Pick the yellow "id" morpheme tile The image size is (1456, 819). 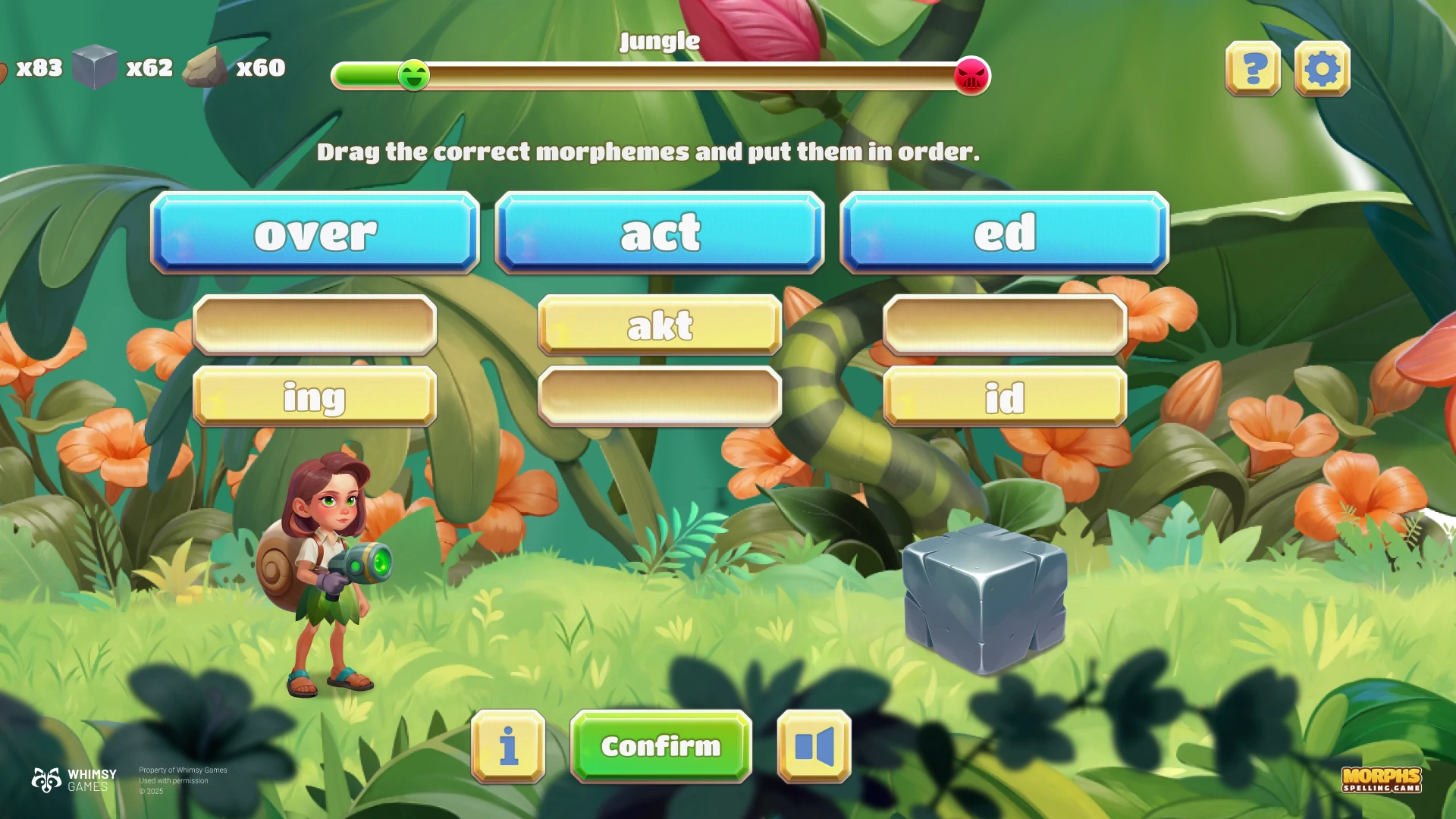click(x=1004, y=397)
